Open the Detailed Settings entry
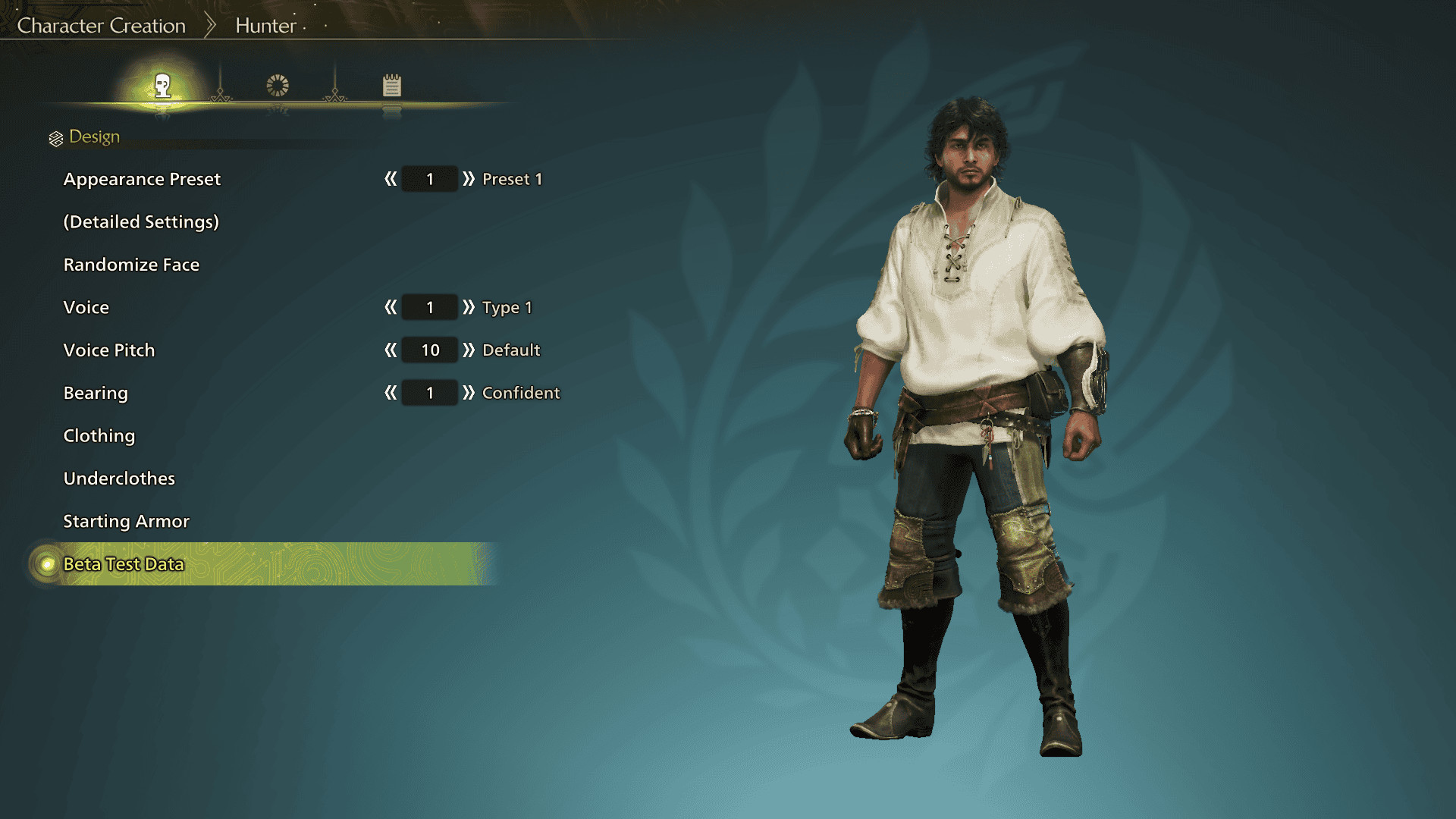This screenshot has height=819, width=1456. pos(141,221)
